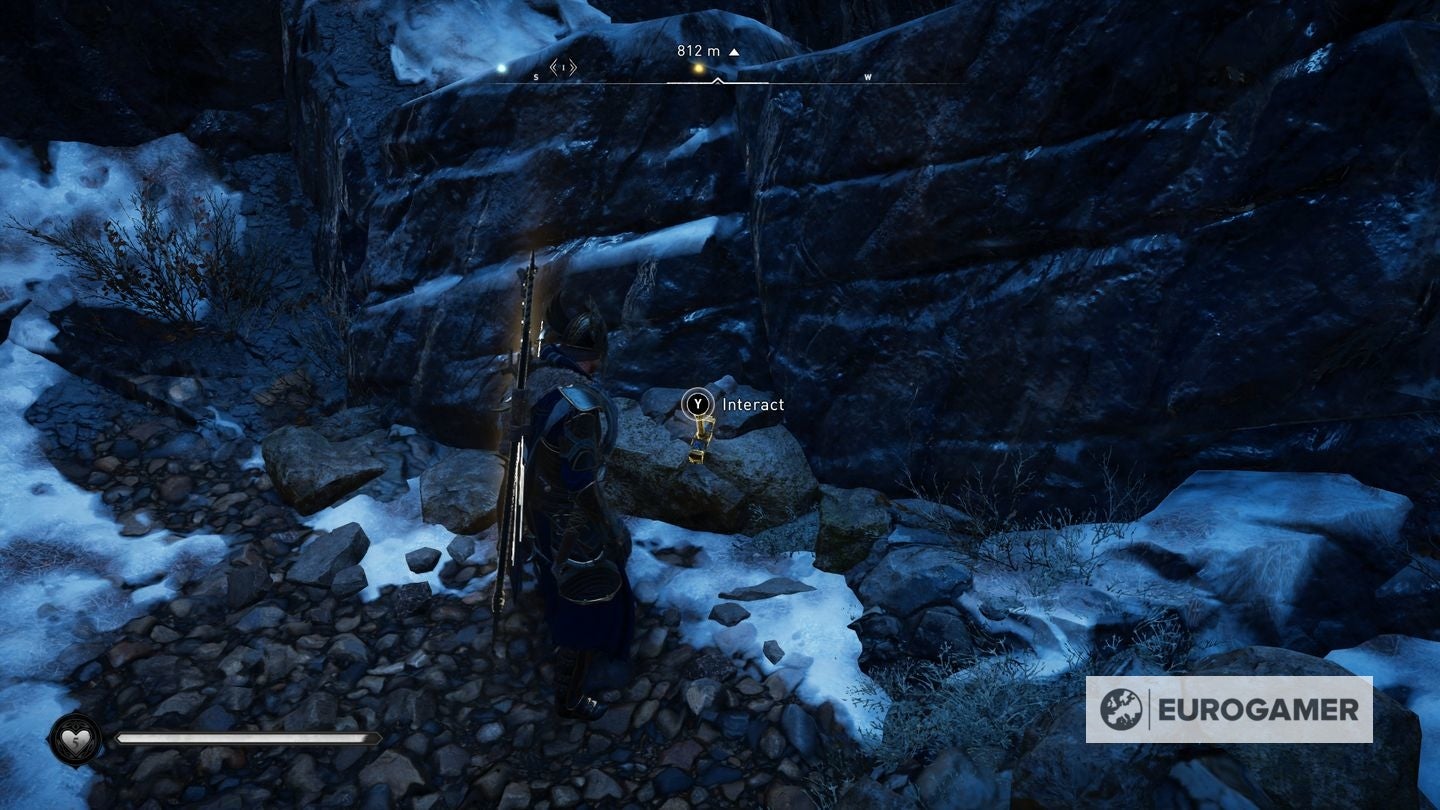
Task: Expand the 812 m distance indicator
Action: click(698, 49)
